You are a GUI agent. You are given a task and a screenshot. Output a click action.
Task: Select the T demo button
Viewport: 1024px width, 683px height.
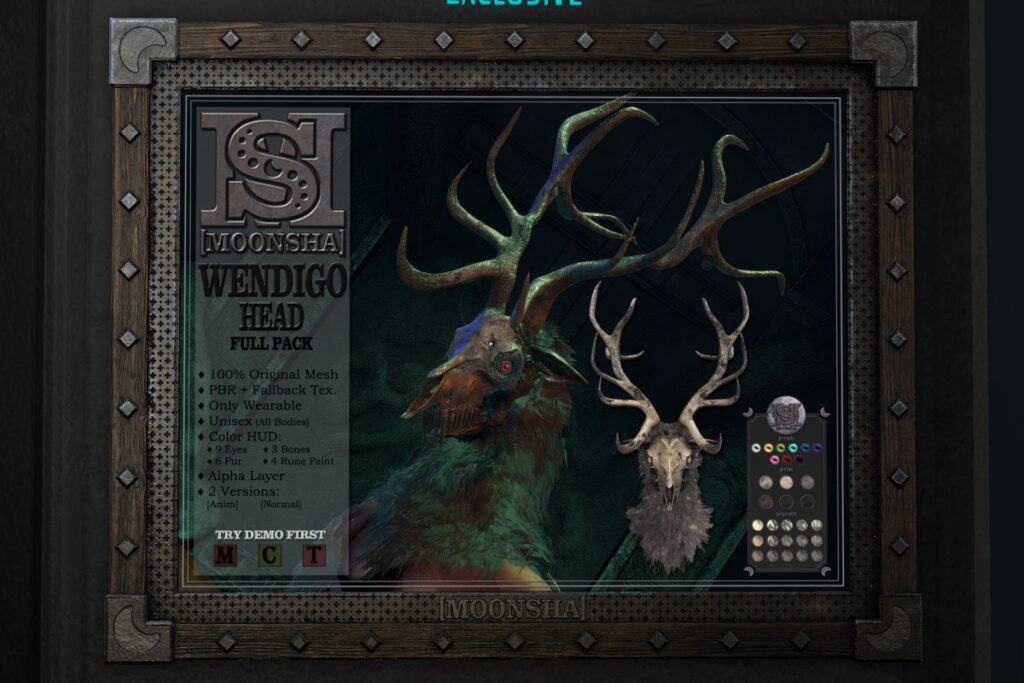315,554
